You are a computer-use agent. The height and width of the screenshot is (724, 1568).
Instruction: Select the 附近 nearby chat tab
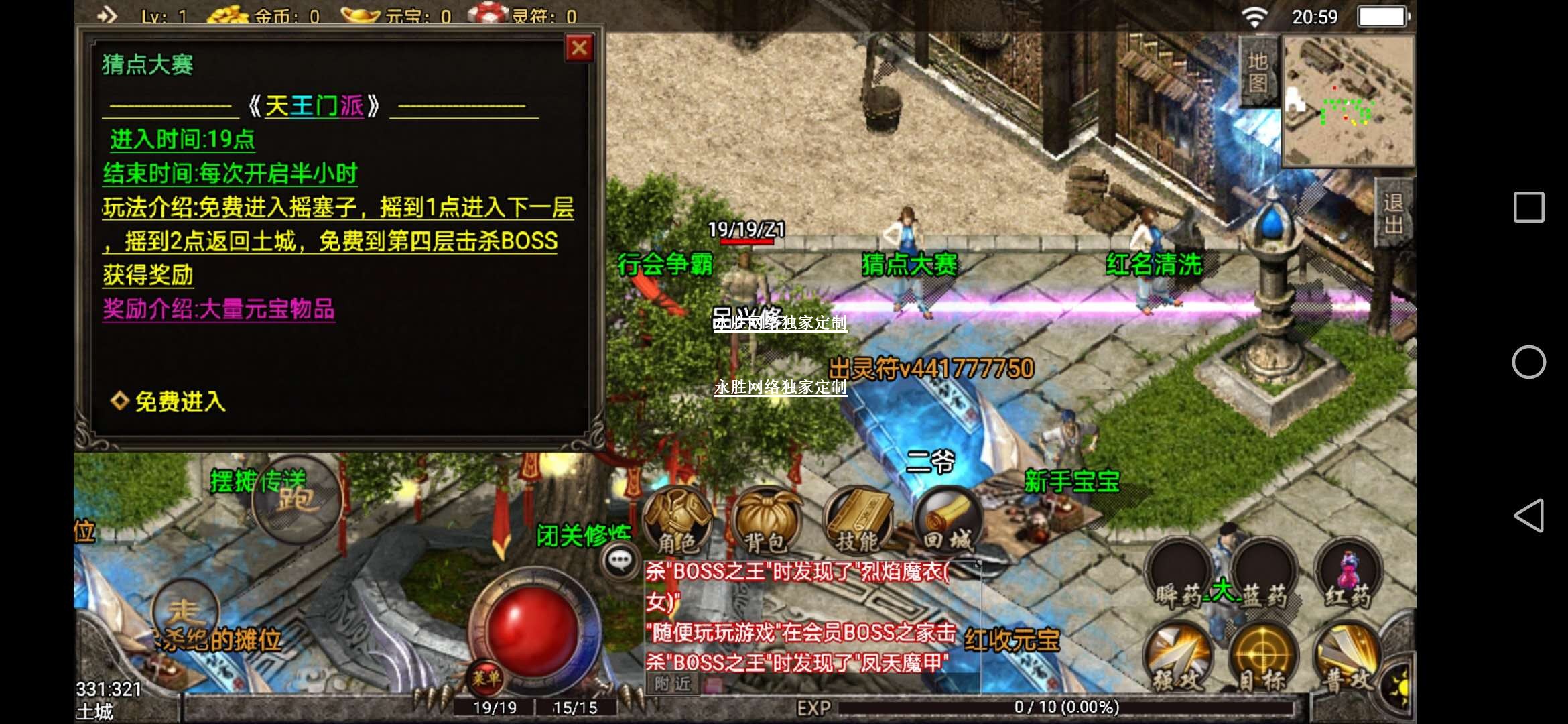pos(673,684)
